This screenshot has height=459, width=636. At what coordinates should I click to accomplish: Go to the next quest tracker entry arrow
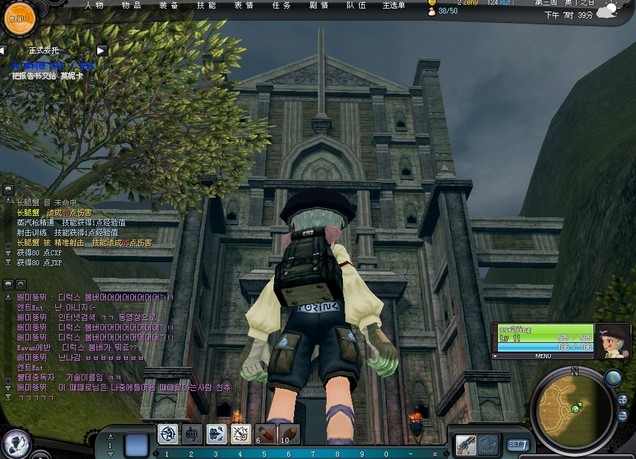click(x=101, y=50)
